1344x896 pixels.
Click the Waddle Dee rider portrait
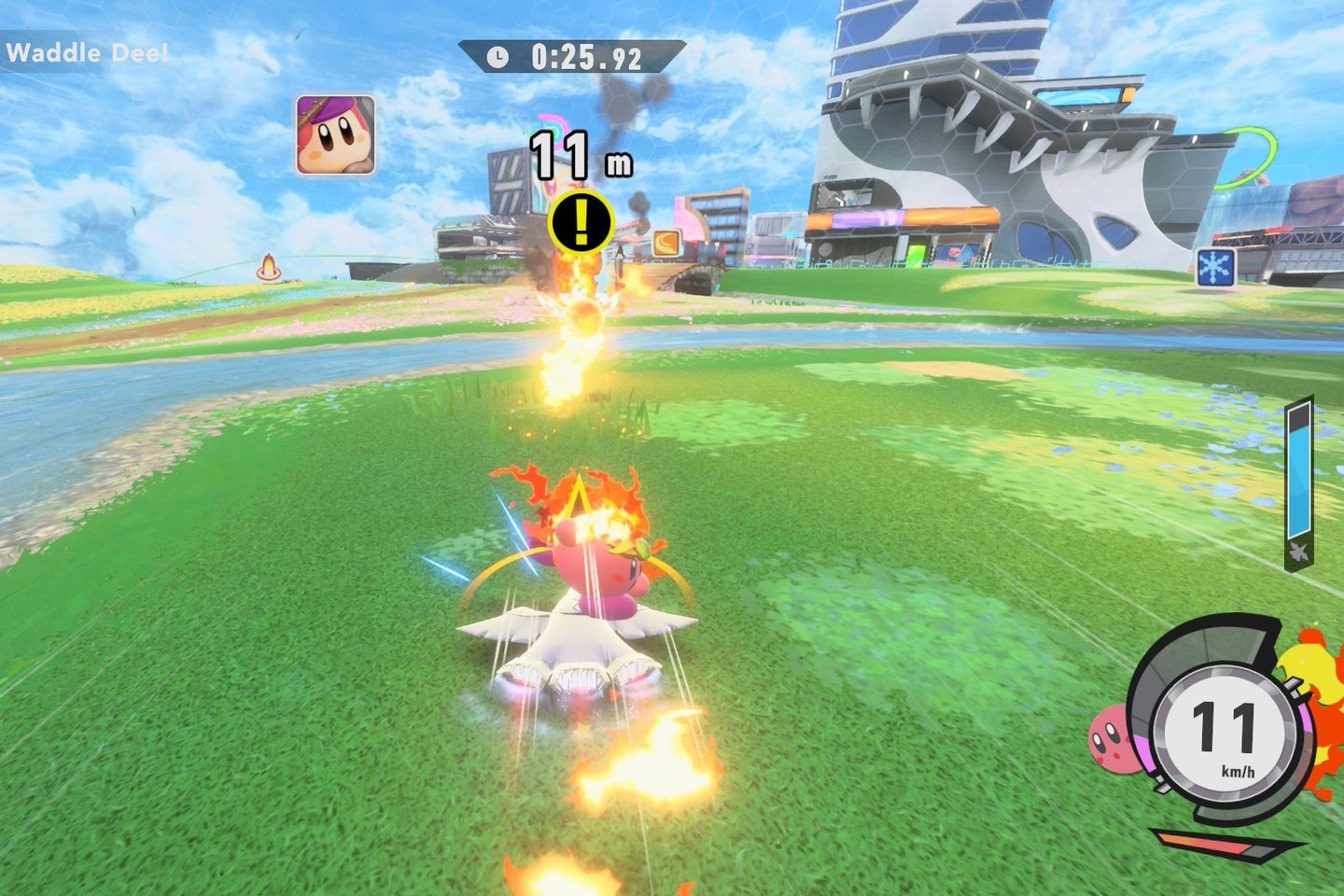coord(336,135)
